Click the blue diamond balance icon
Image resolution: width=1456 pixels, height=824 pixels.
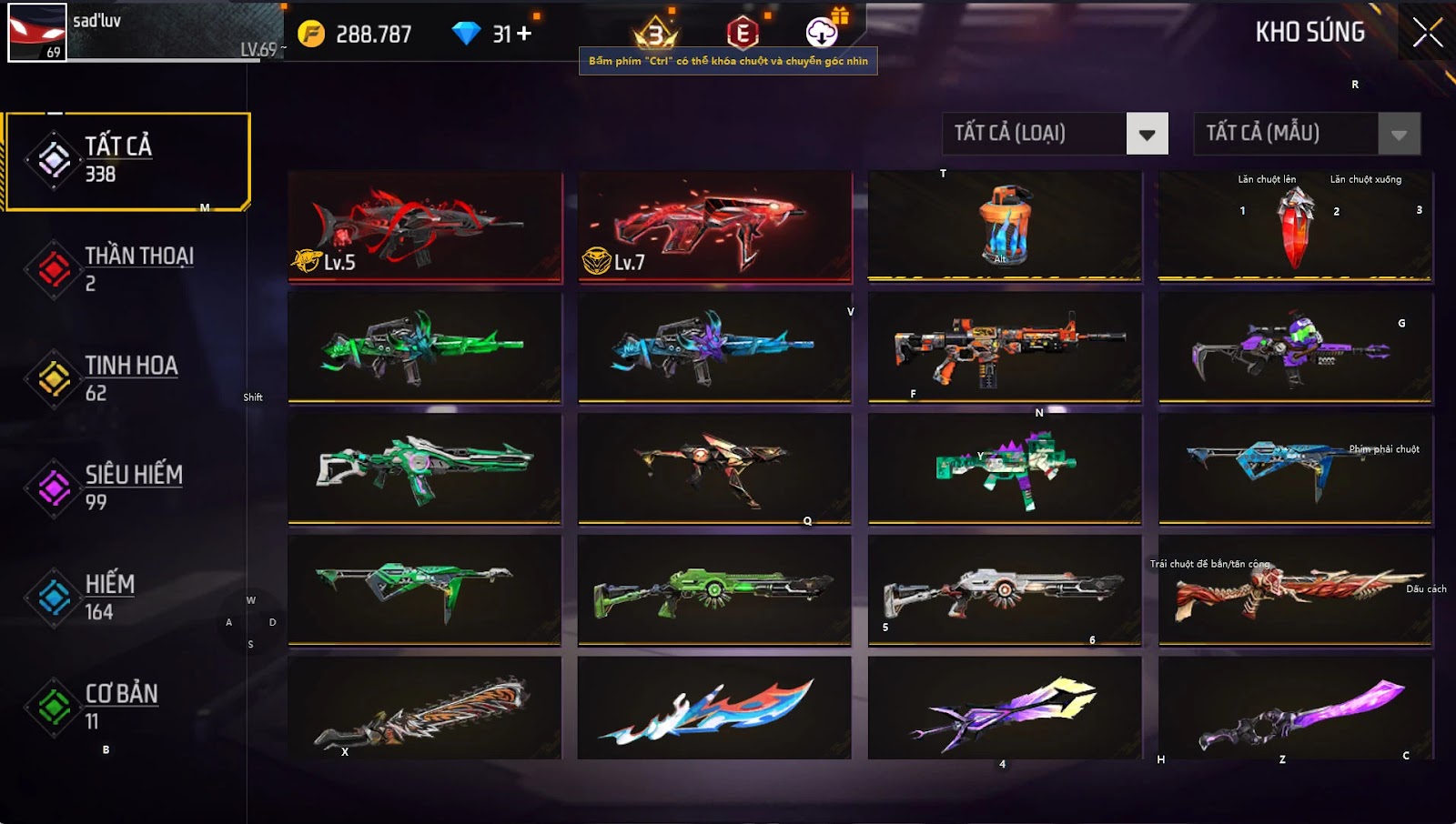(x=468, y=32)
